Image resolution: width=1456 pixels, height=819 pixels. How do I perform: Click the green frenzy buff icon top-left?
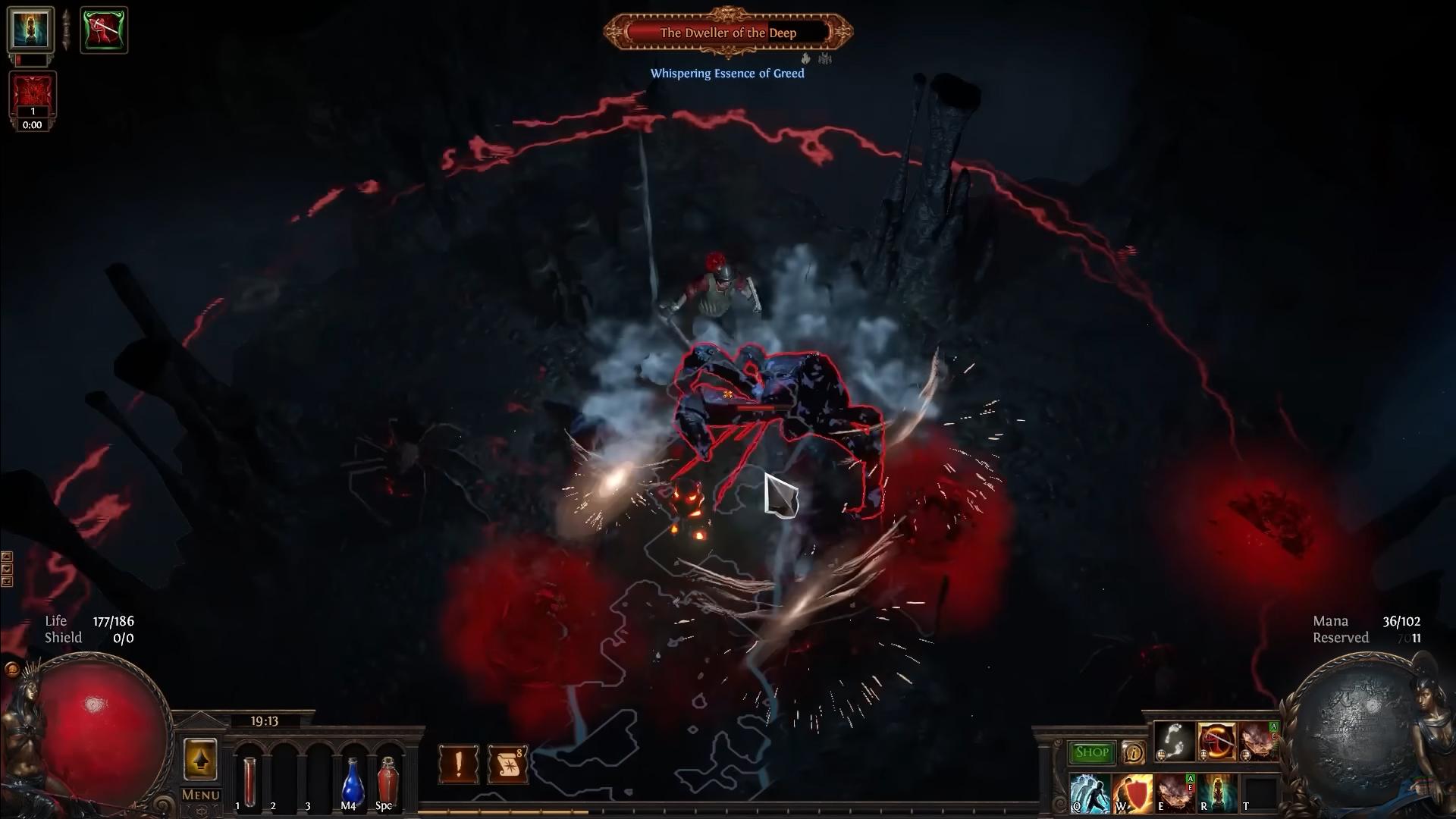(x=104, y=30)
